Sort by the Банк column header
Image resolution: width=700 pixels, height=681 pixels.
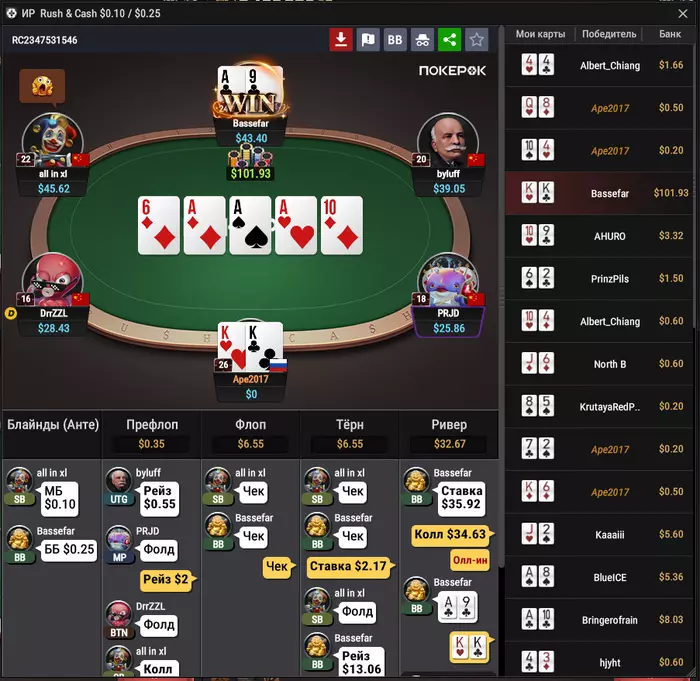tap(669, 34)
